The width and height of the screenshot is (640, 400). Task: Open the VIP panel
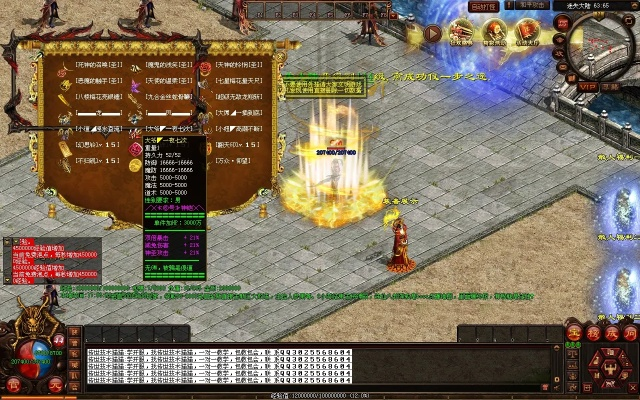(587, 87)
